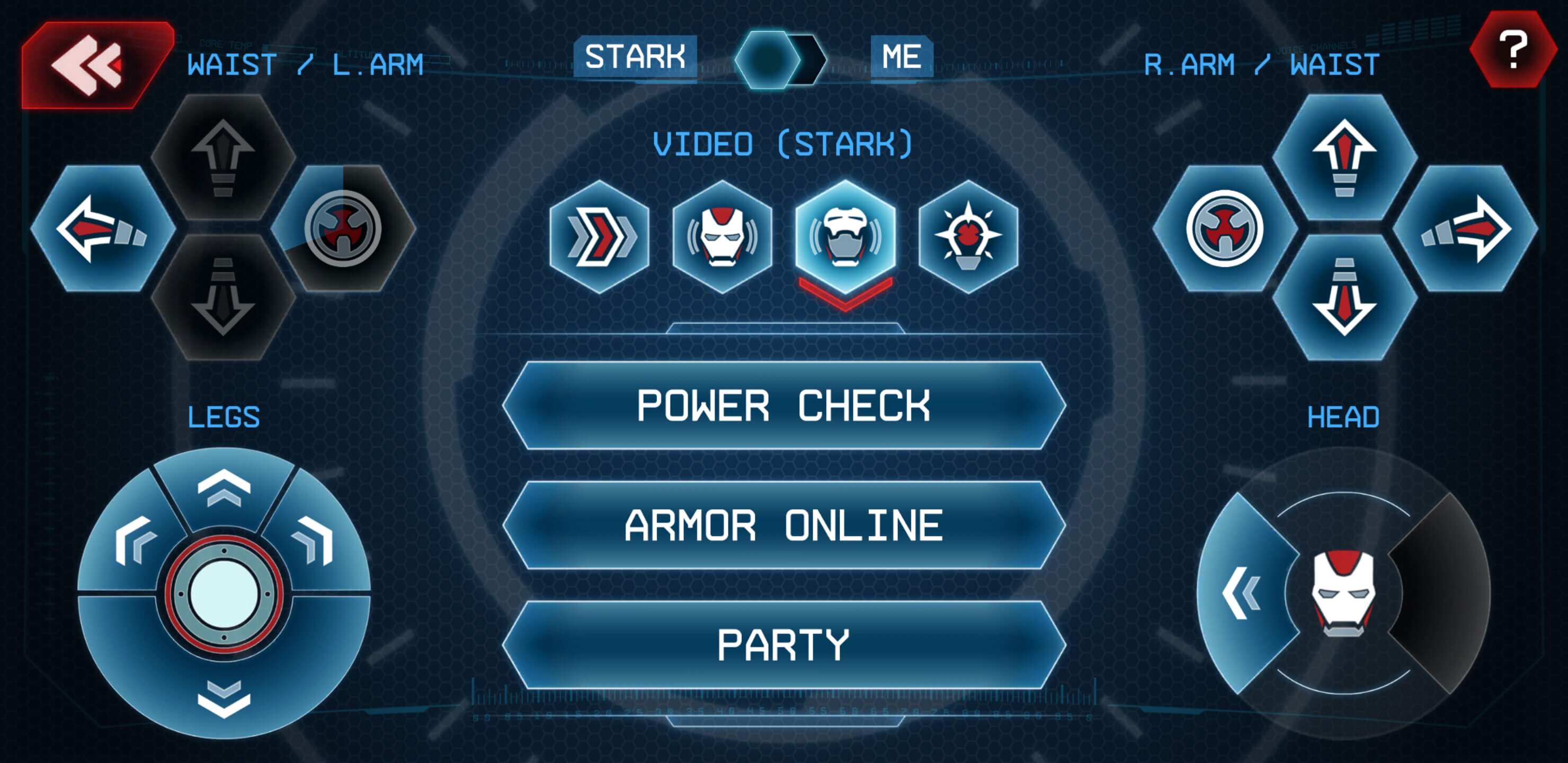Toggle the Stark / Me hexagon switch
The height and width of the screenshot is (763, 1568).
(x=780, y=59)
